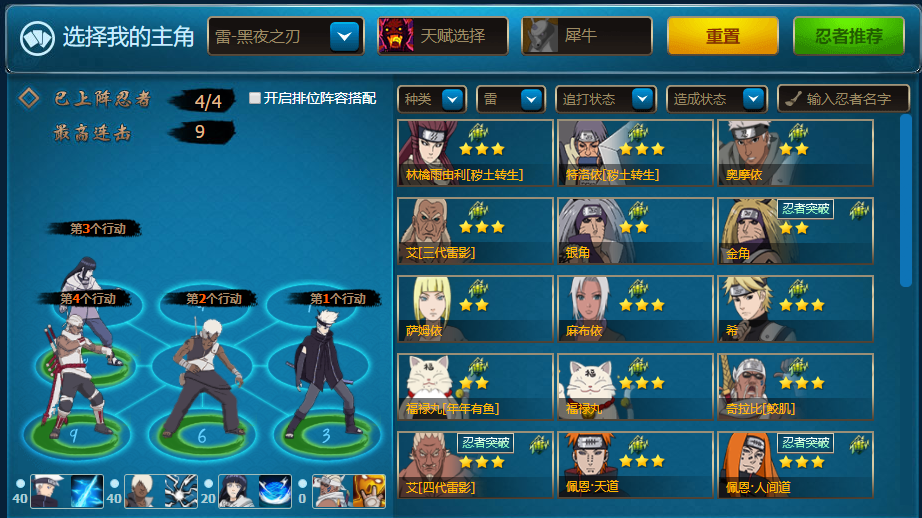The width and height of the screenshot is (922, 518).
Task: Select the 麻布依 ninja card
Action: coord(635,309)
